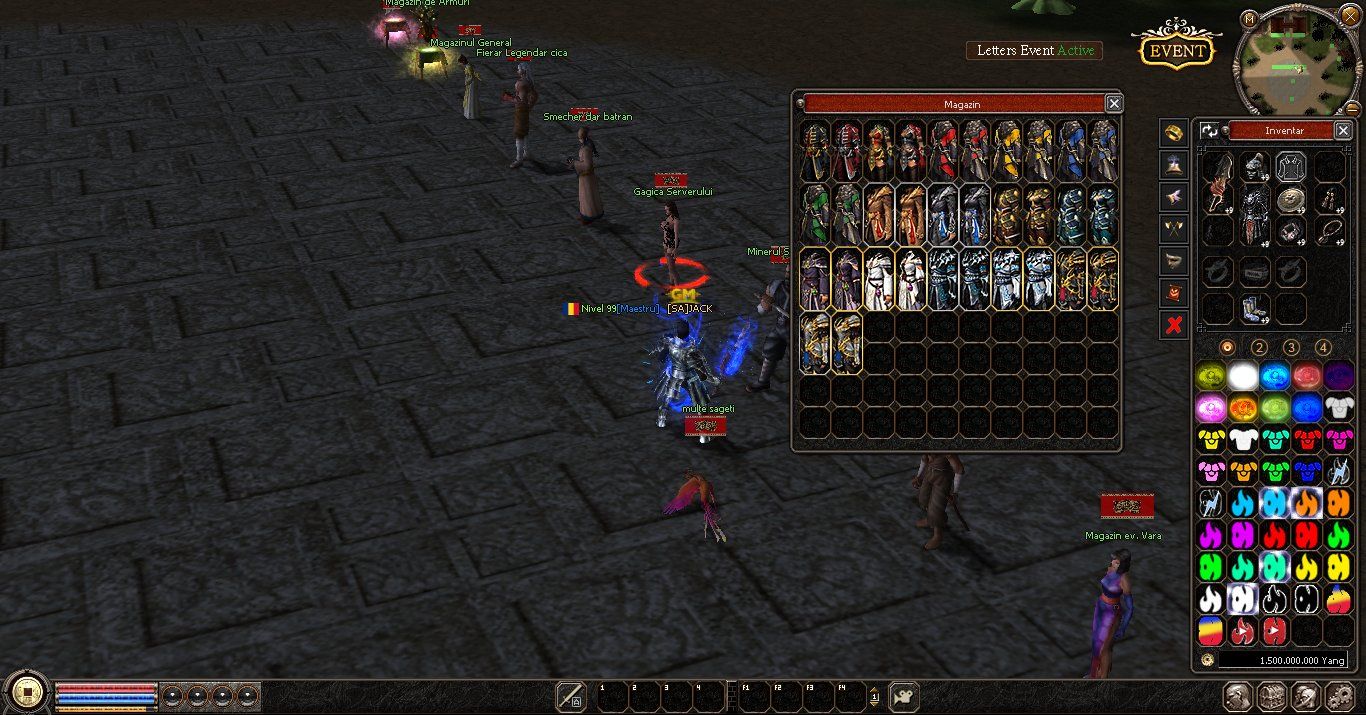Click the swap arrows button beside Inventar
Viewport: 1366px width, 715px height.
1210,130
